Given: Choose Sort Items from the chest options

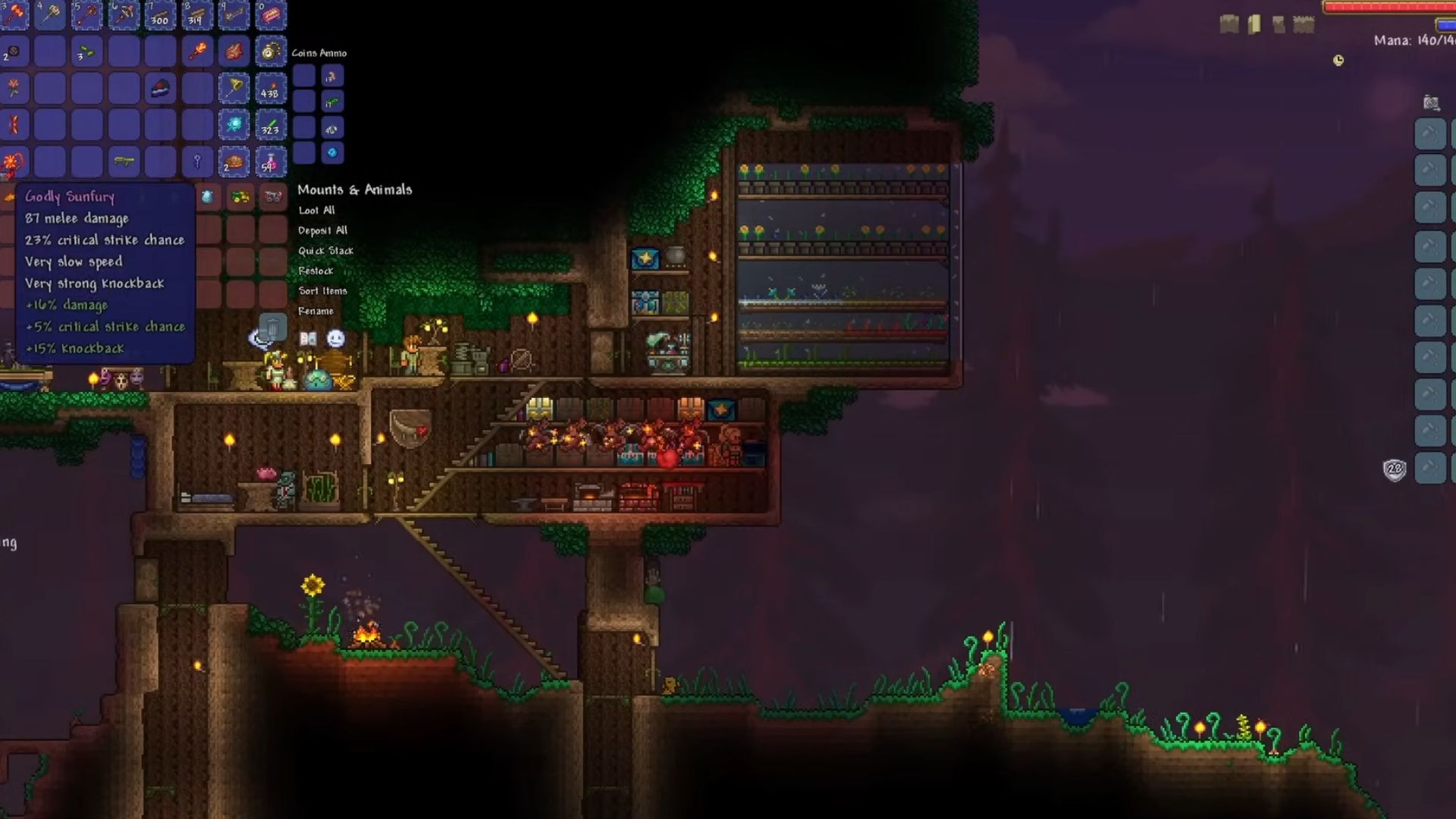Looking at the screenshot, I should [x=322, y=291].
